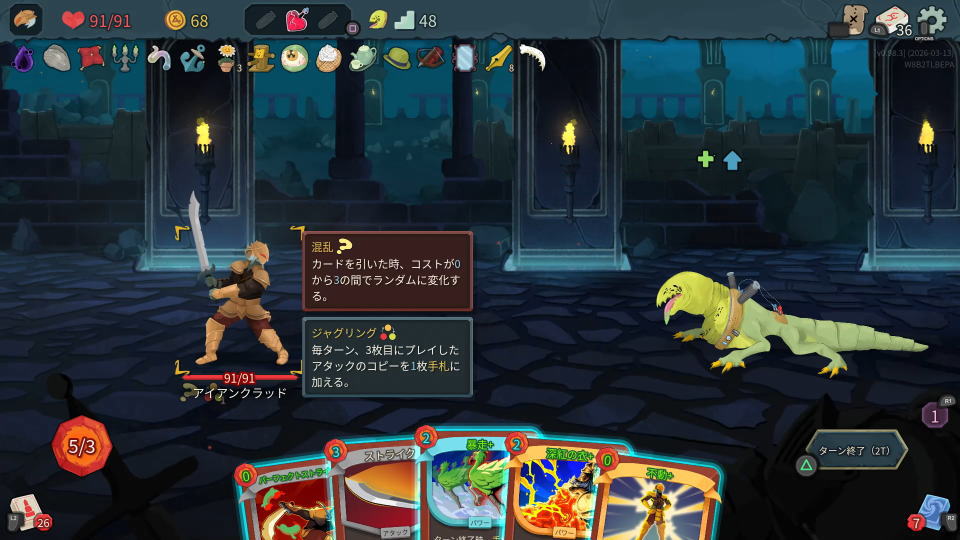Inspect the purple flame relic
This screenshot has width=960, height=540.
(x=23, y=59)
